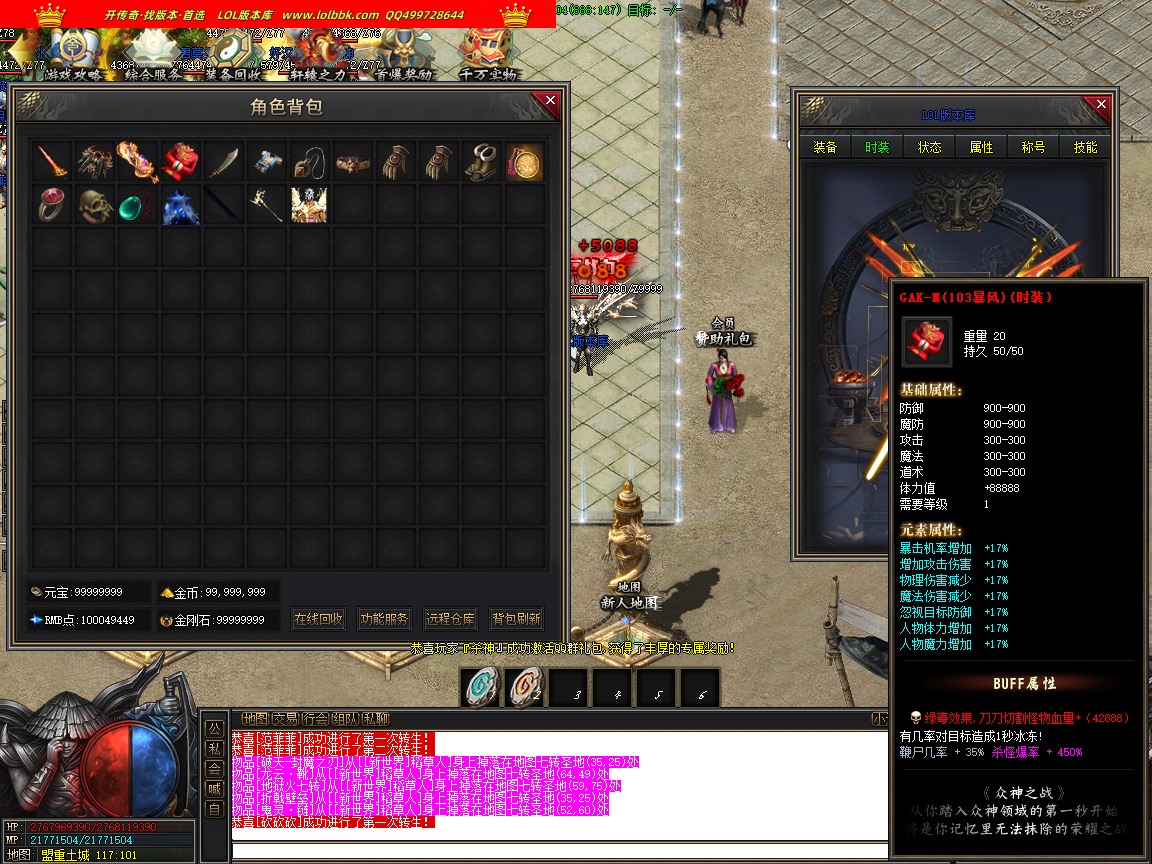1152x864 pixels.
Task: Refresh the bag with 背包刷新
Action: pos(516,619)
